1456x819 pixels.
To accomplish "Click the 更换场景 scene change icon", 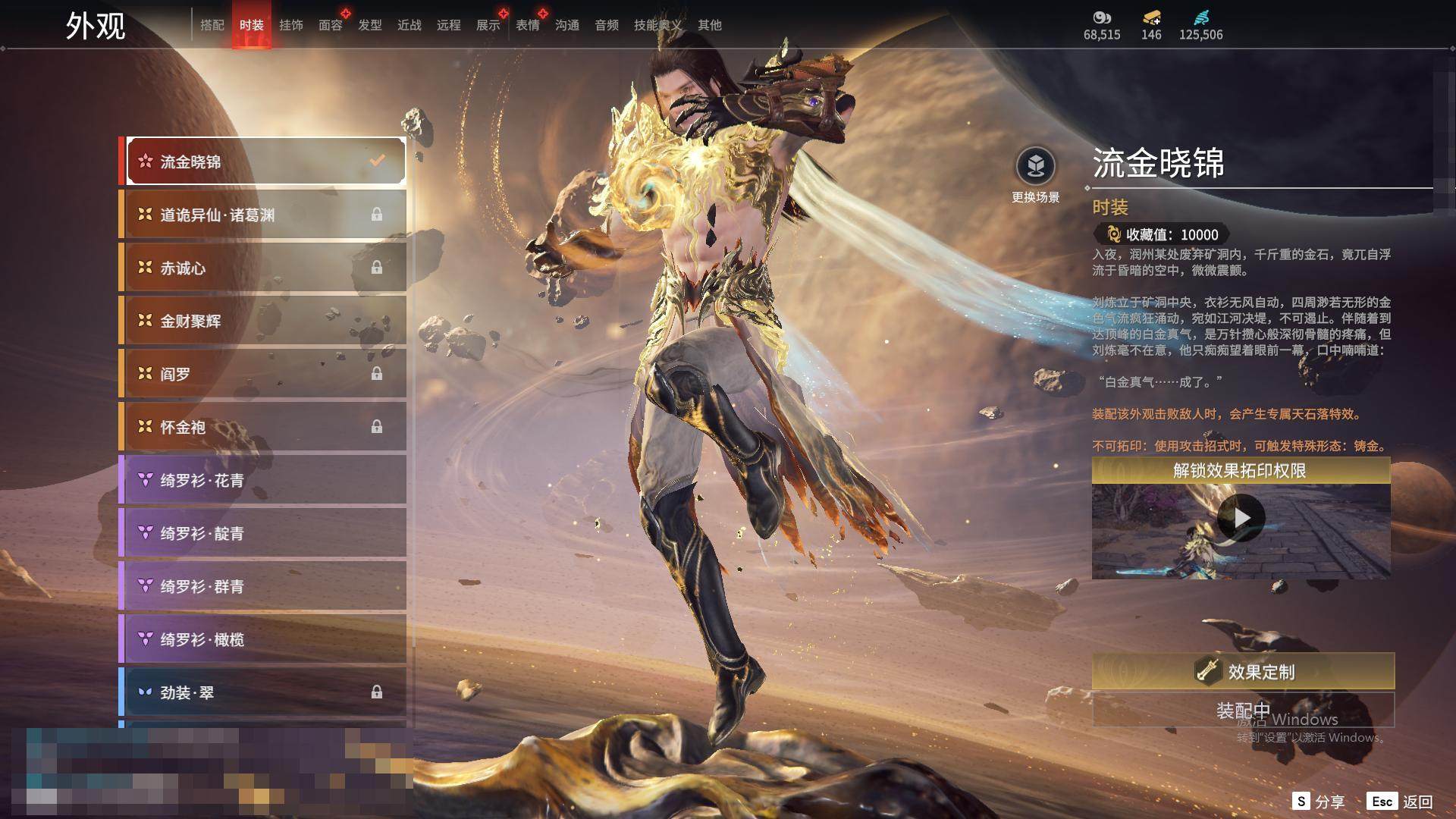I will (x=1035, y=166).
